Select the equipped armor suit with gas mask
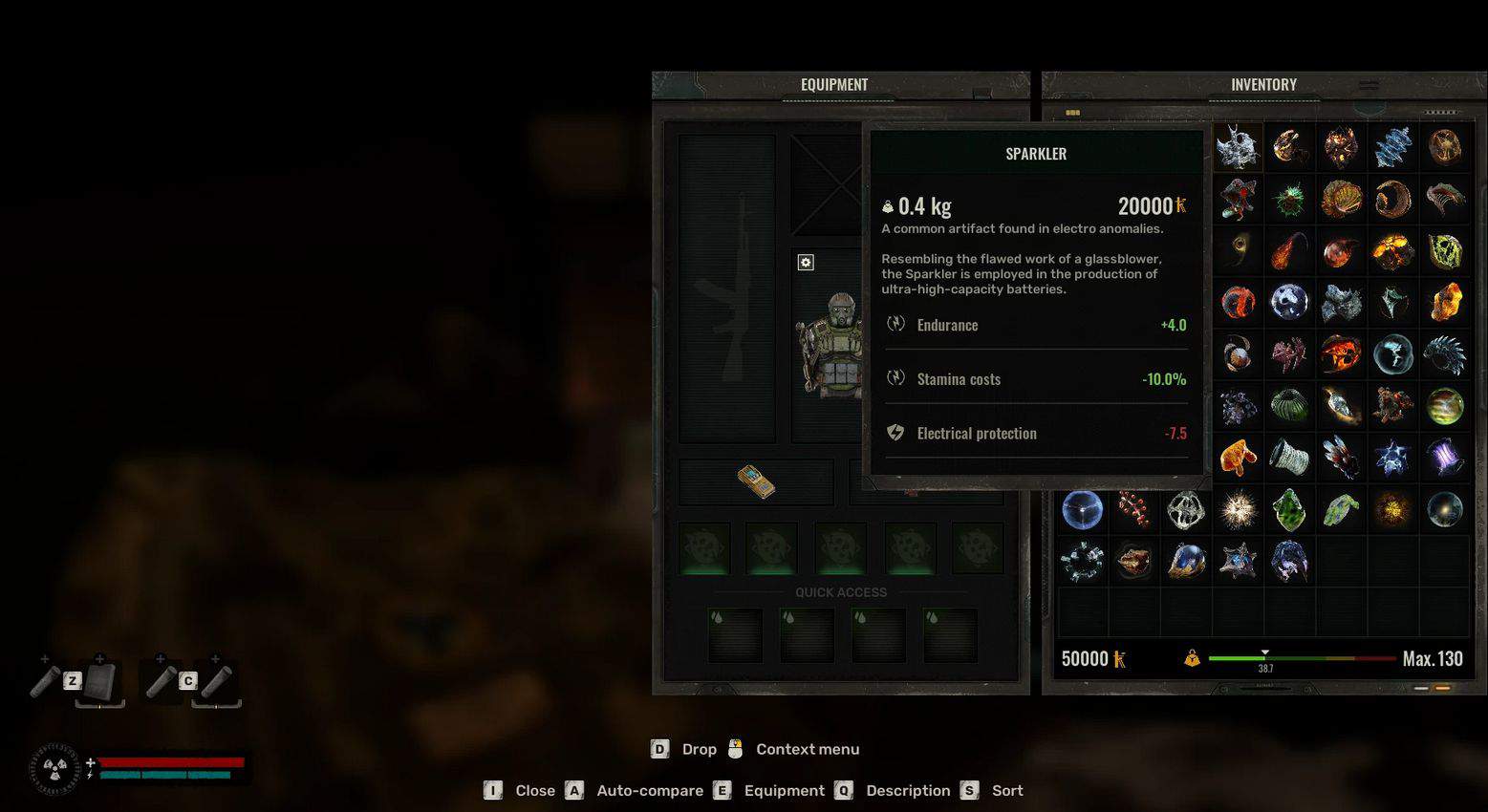This screenshot has height=812, width=1488. click(830, 346)
